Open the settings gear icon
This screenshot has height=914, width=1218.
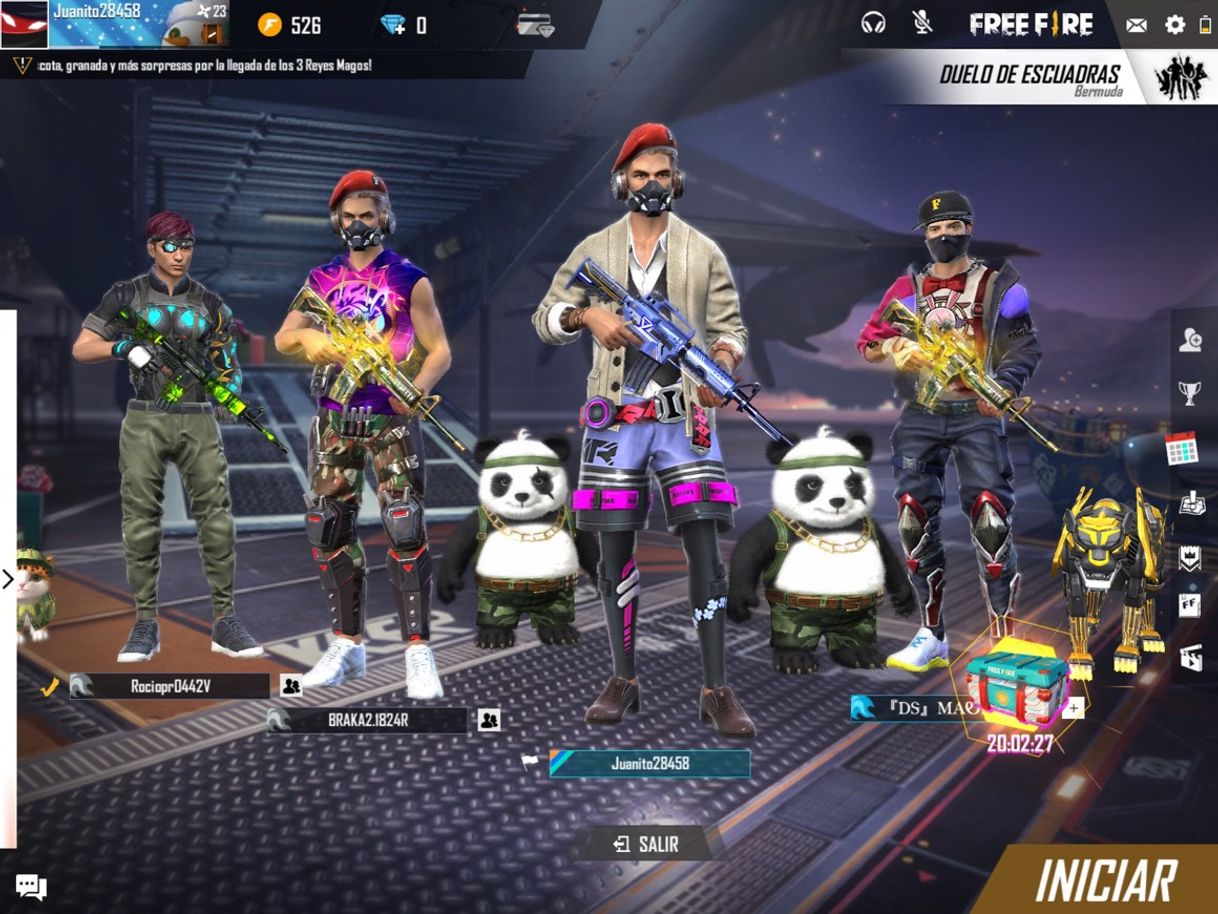coord(1175,25)
